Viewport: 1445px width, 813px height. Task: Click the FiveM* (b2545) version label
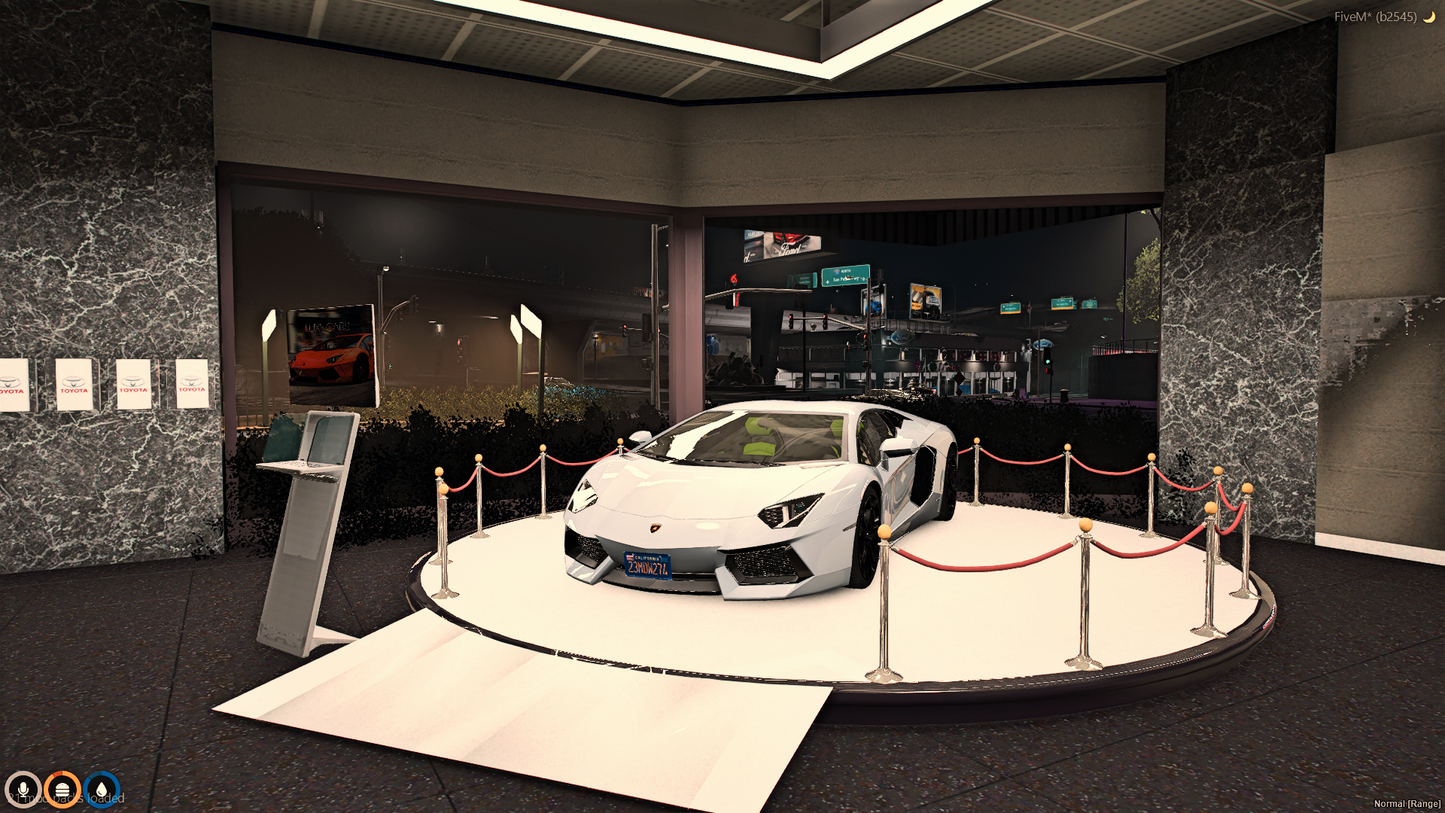[x=1375, y=15]
